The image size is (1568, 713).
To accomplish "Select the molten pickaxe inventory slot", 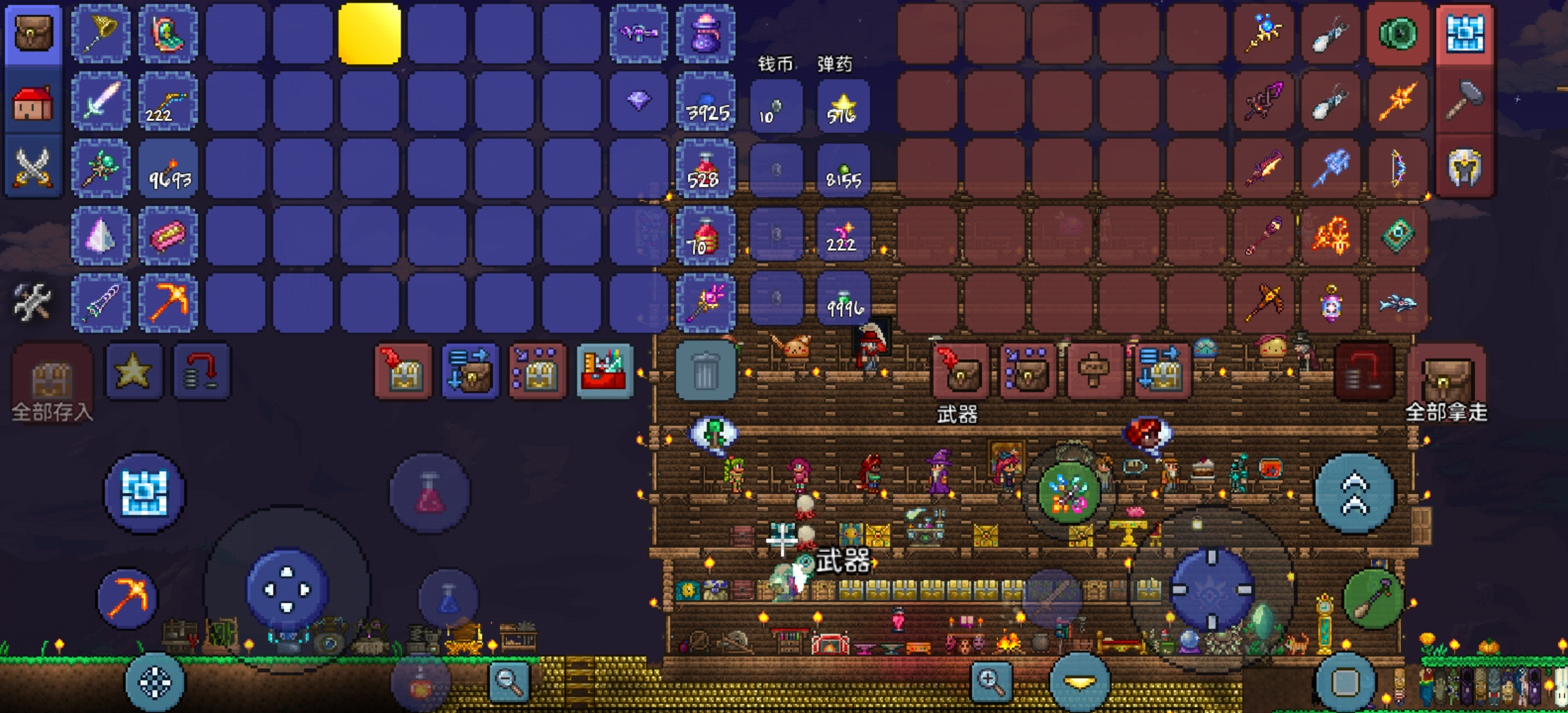I will click(x=168, y=302).
